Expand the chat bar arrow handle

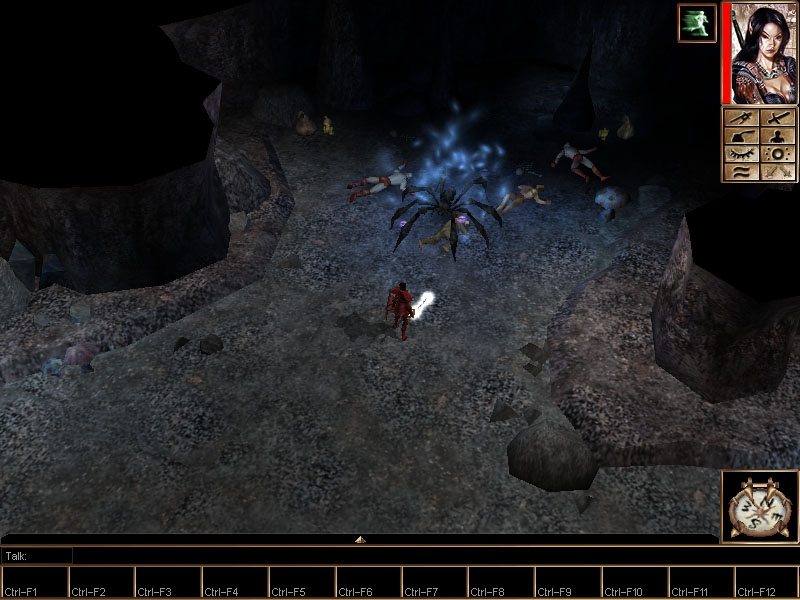tap(360, 540)
